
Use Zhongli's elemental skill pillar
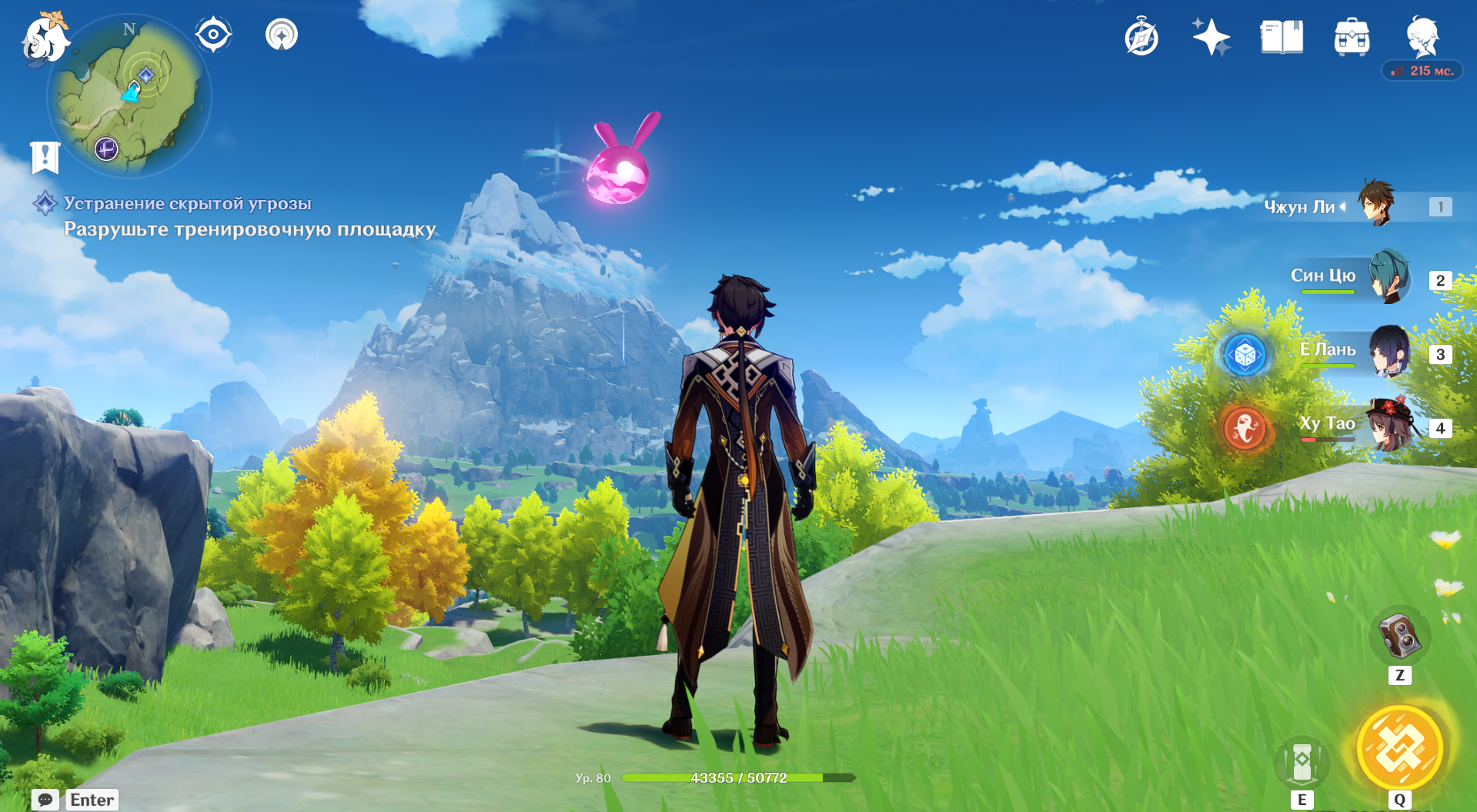(1302, 762)
